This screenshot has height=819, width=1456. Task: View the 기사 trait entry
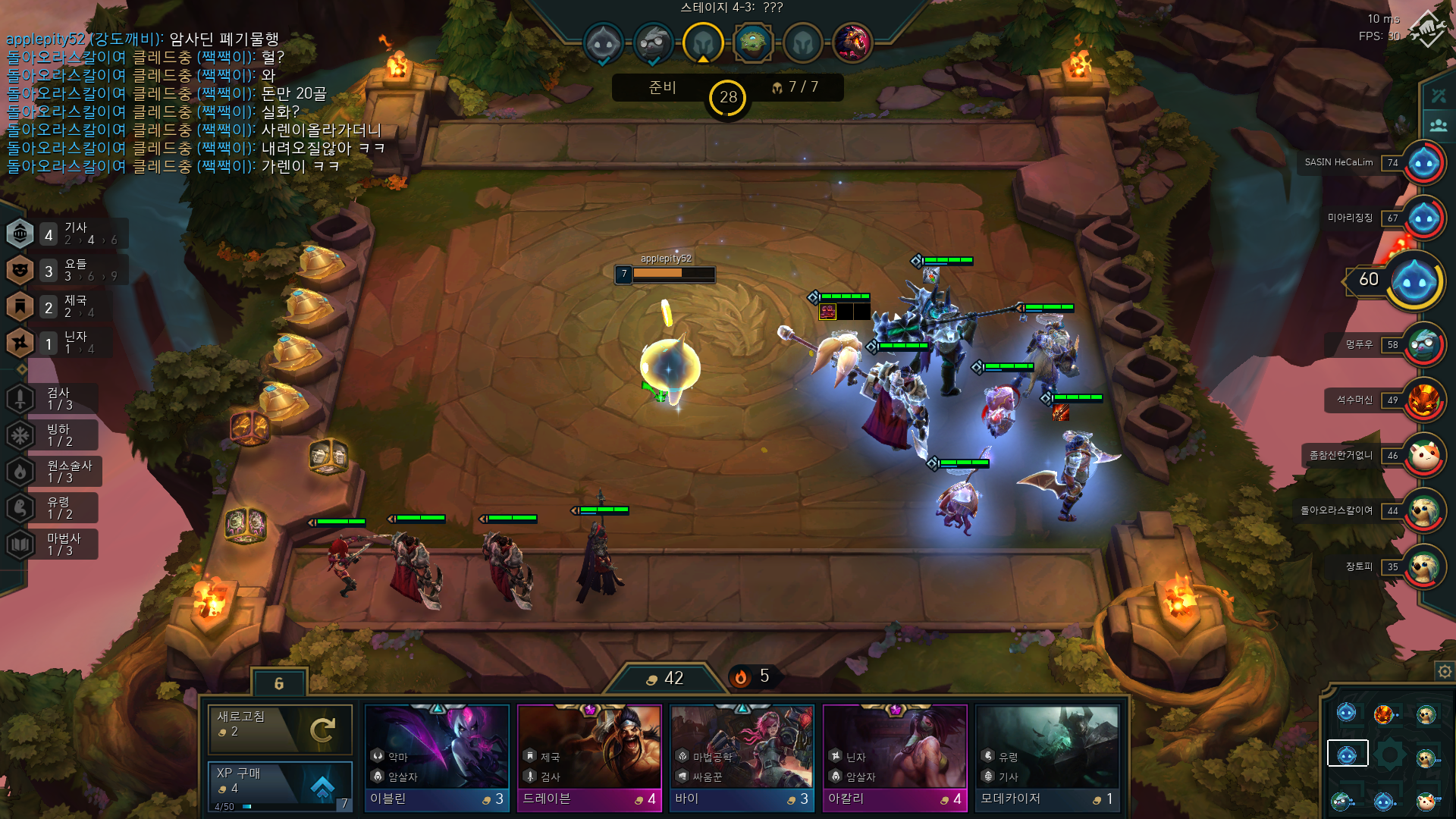coord(67,234)
